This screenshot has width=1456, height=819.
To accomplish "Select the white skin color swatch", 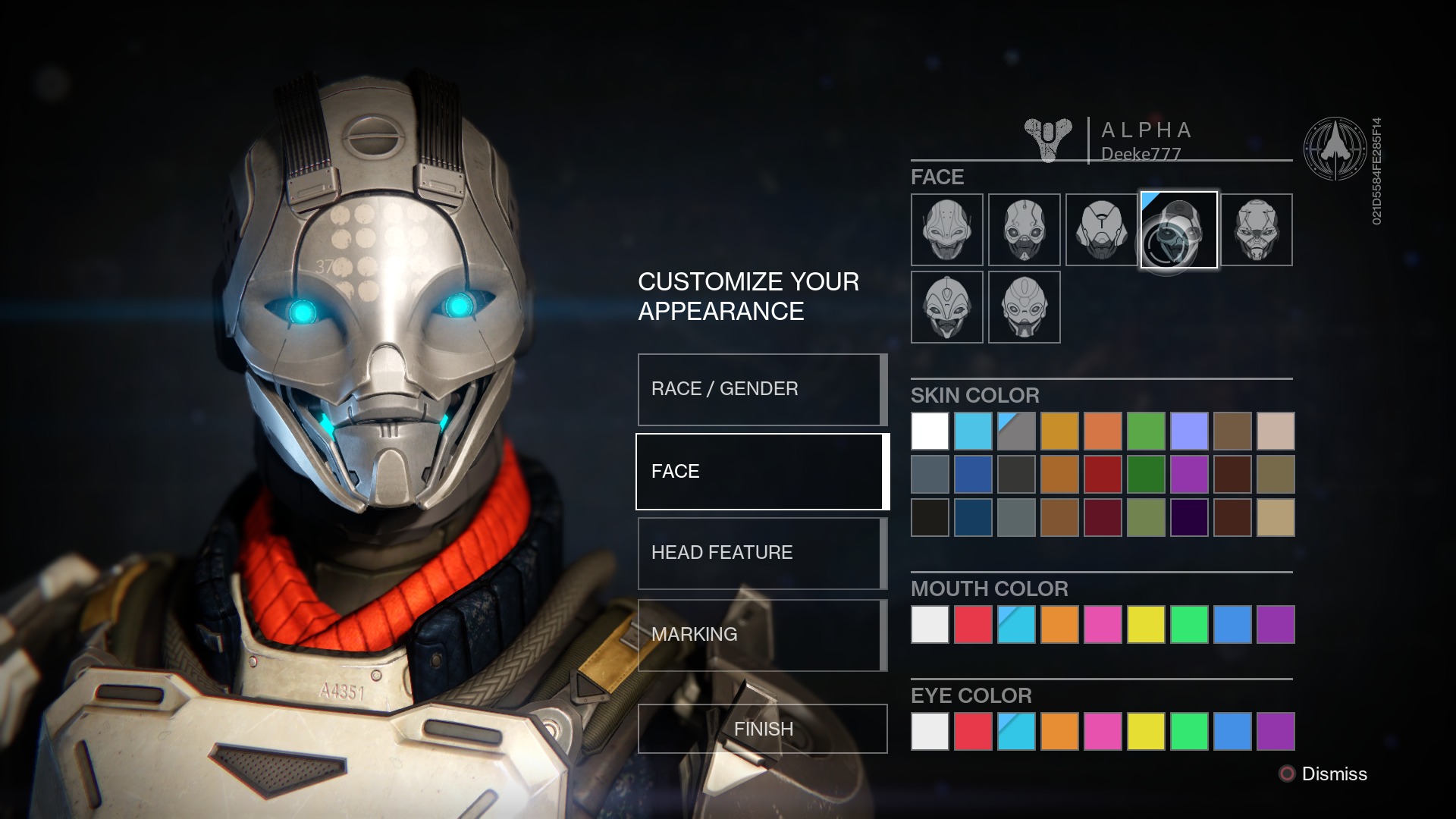I will [930, 431].
